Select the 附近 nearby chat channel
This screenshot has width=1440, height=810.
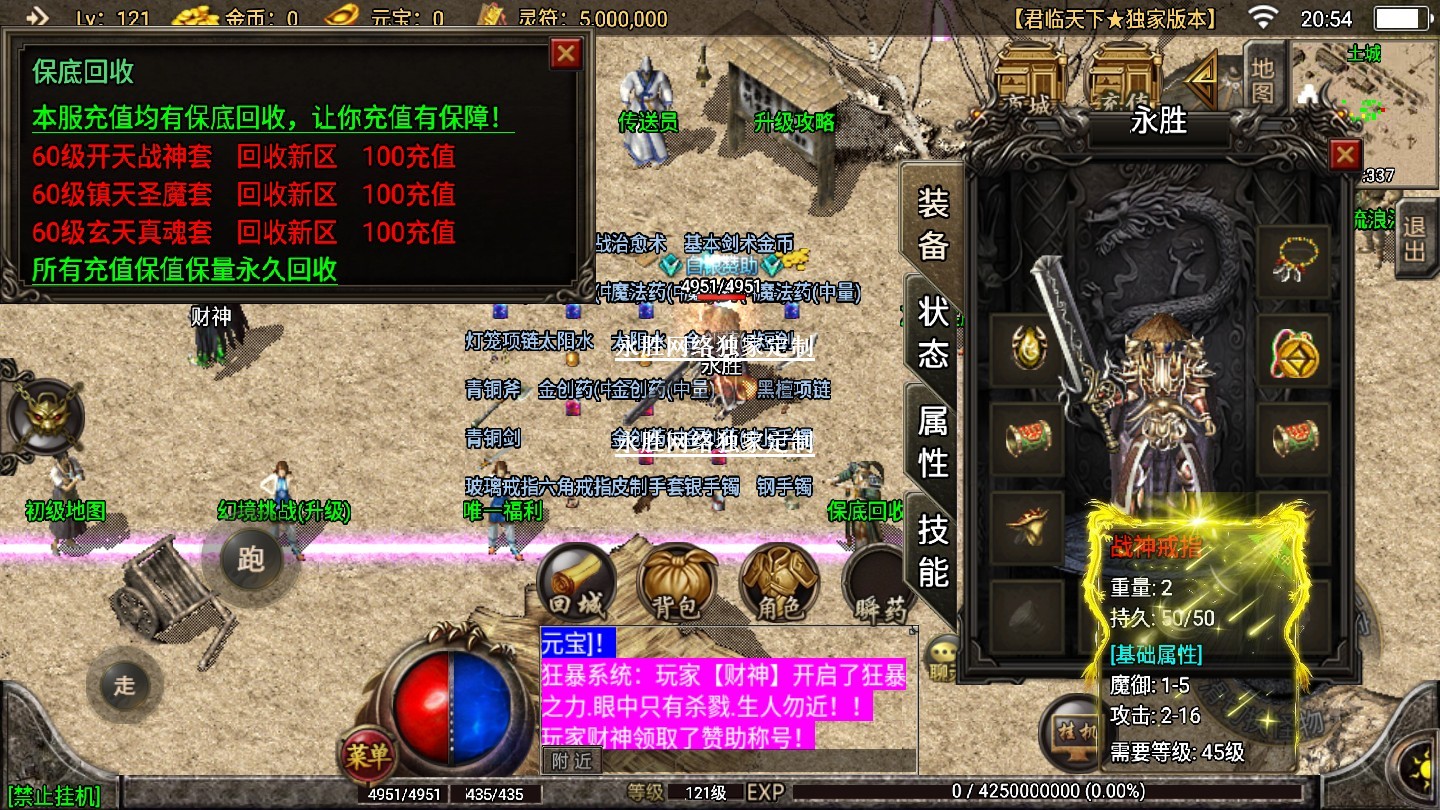tap(572, 760)
